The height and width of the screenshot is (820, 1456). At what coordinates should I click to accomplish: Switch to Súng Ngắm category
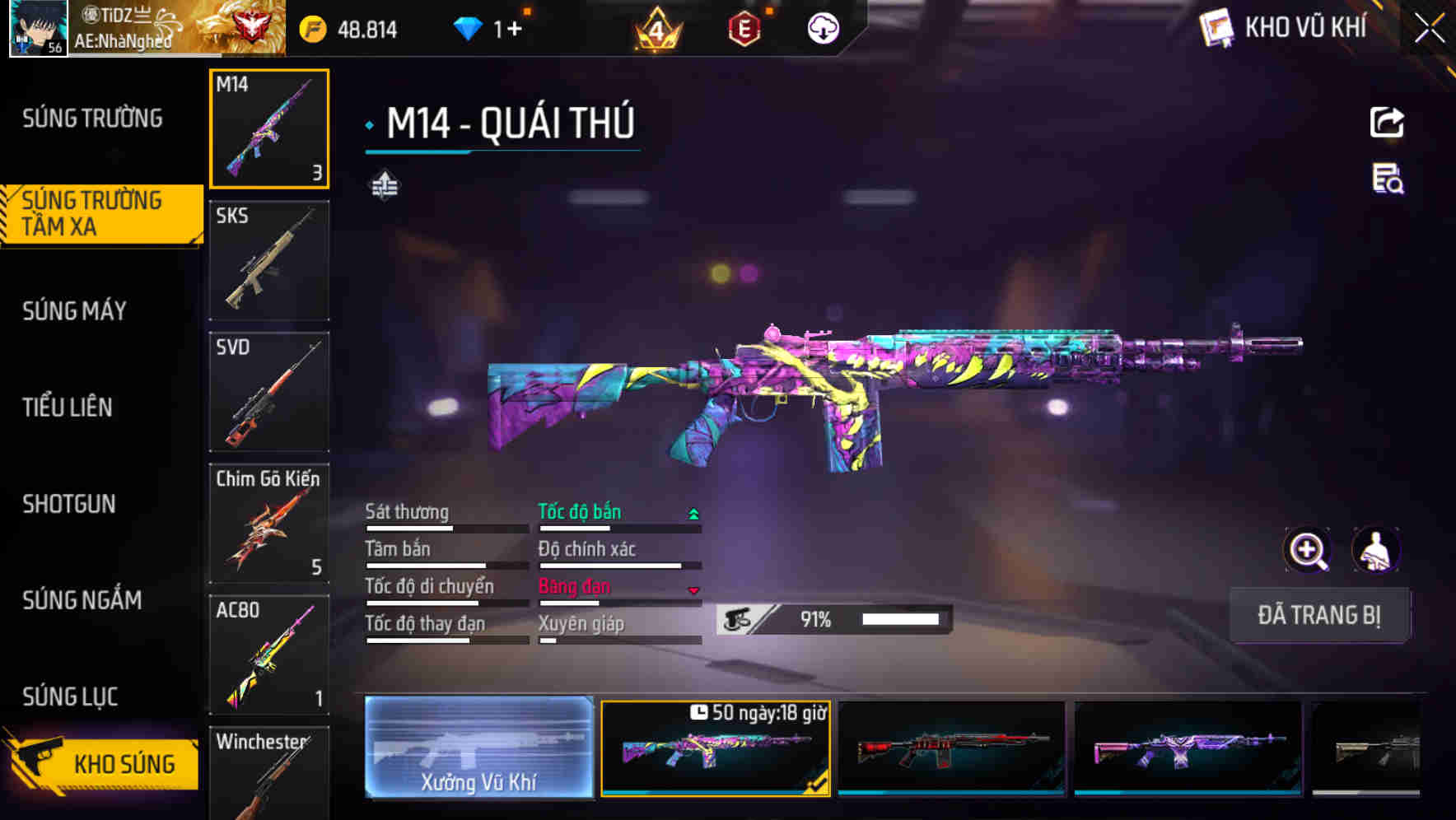point(82,600)
